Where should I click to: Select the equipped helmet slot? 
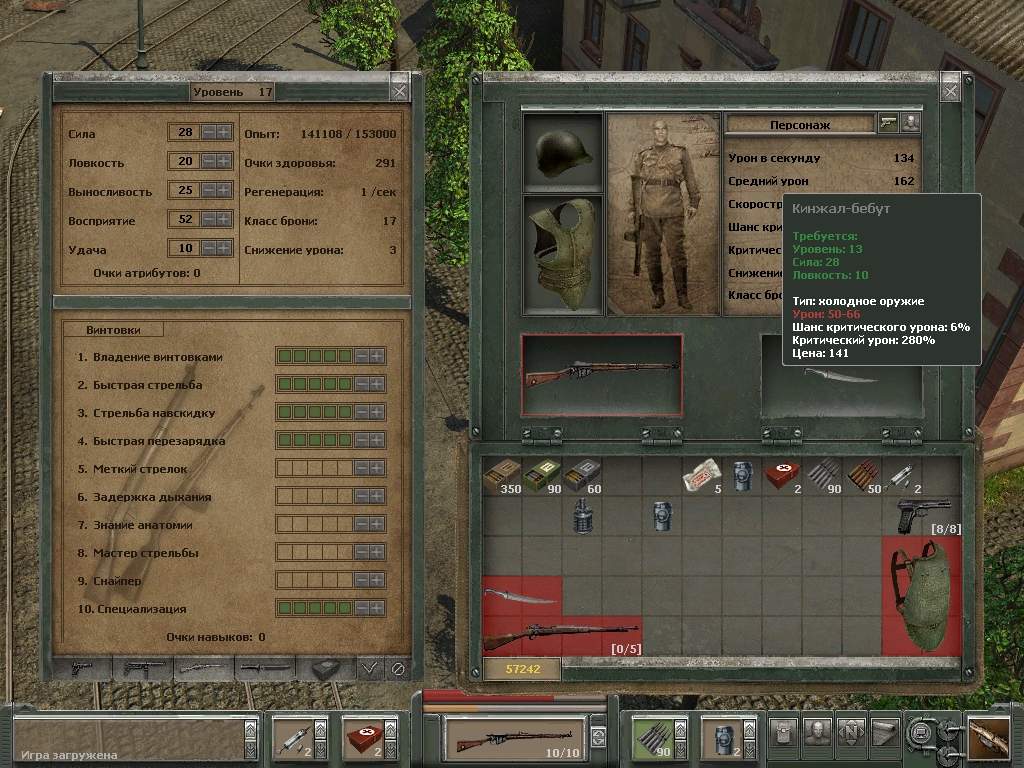coord(563,152)
